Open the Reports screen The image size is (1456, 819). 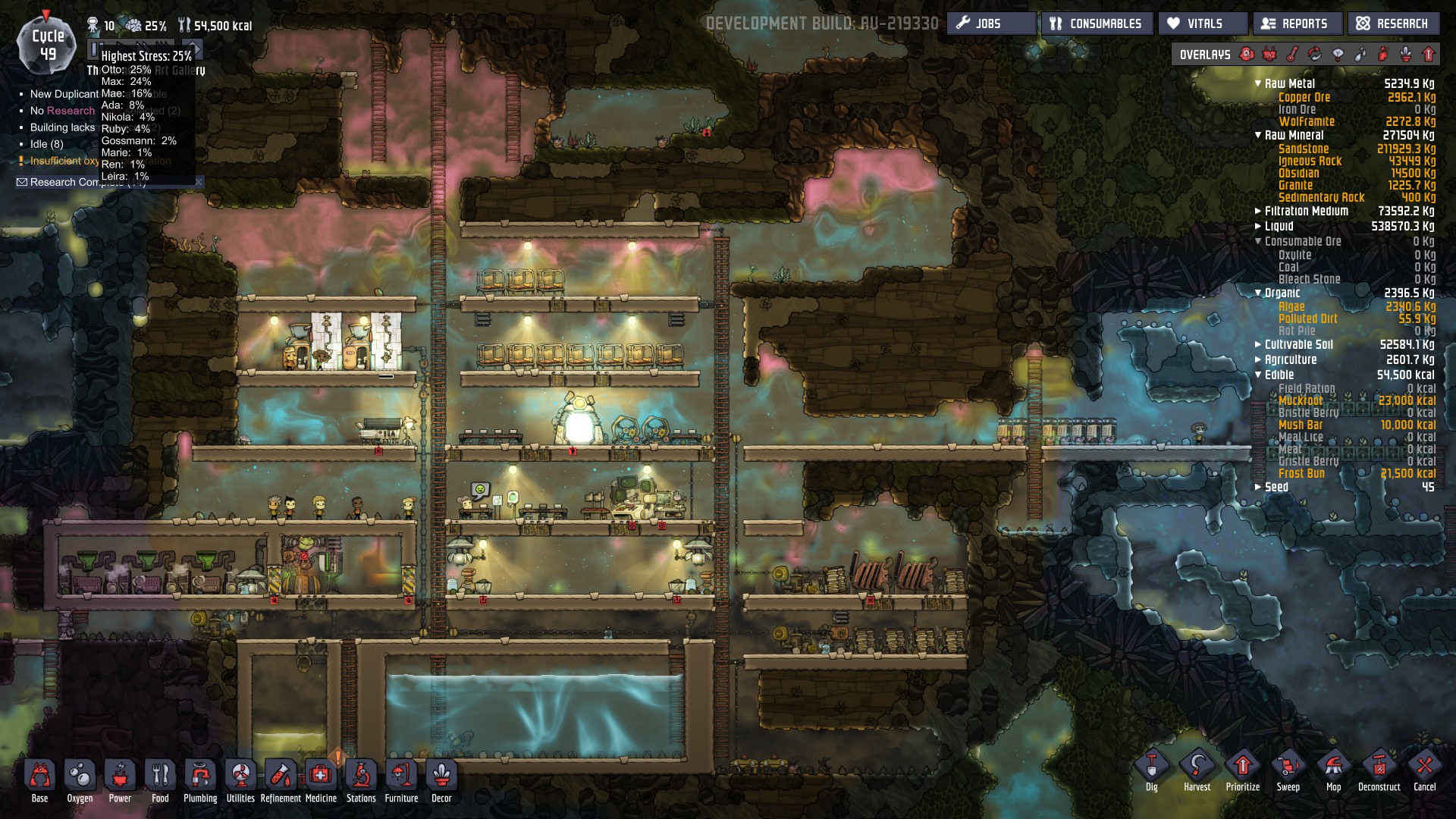tap(1297, 24)
